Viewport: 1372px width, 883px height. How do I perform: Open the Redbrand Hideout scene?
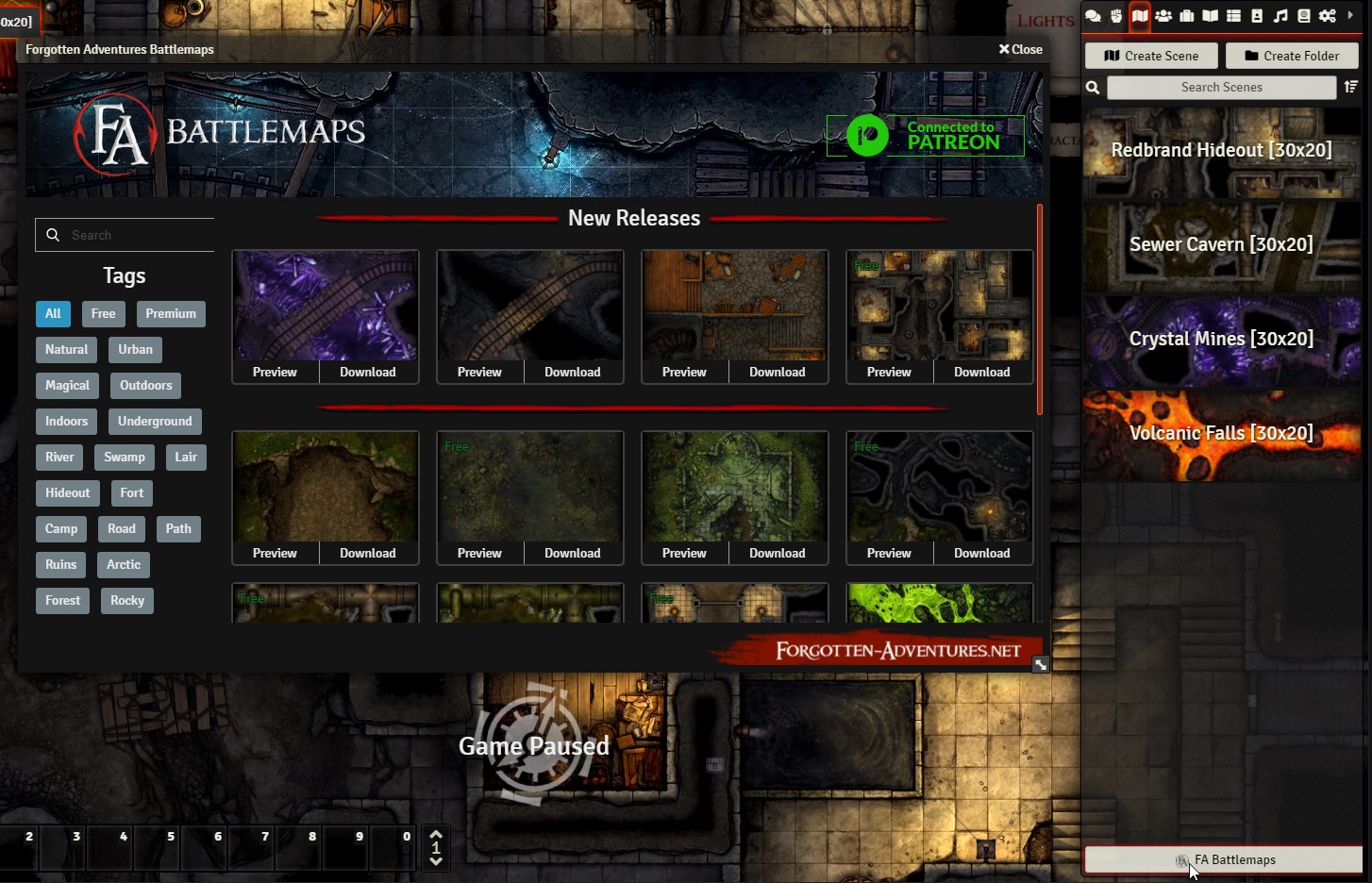[1221, 151]
